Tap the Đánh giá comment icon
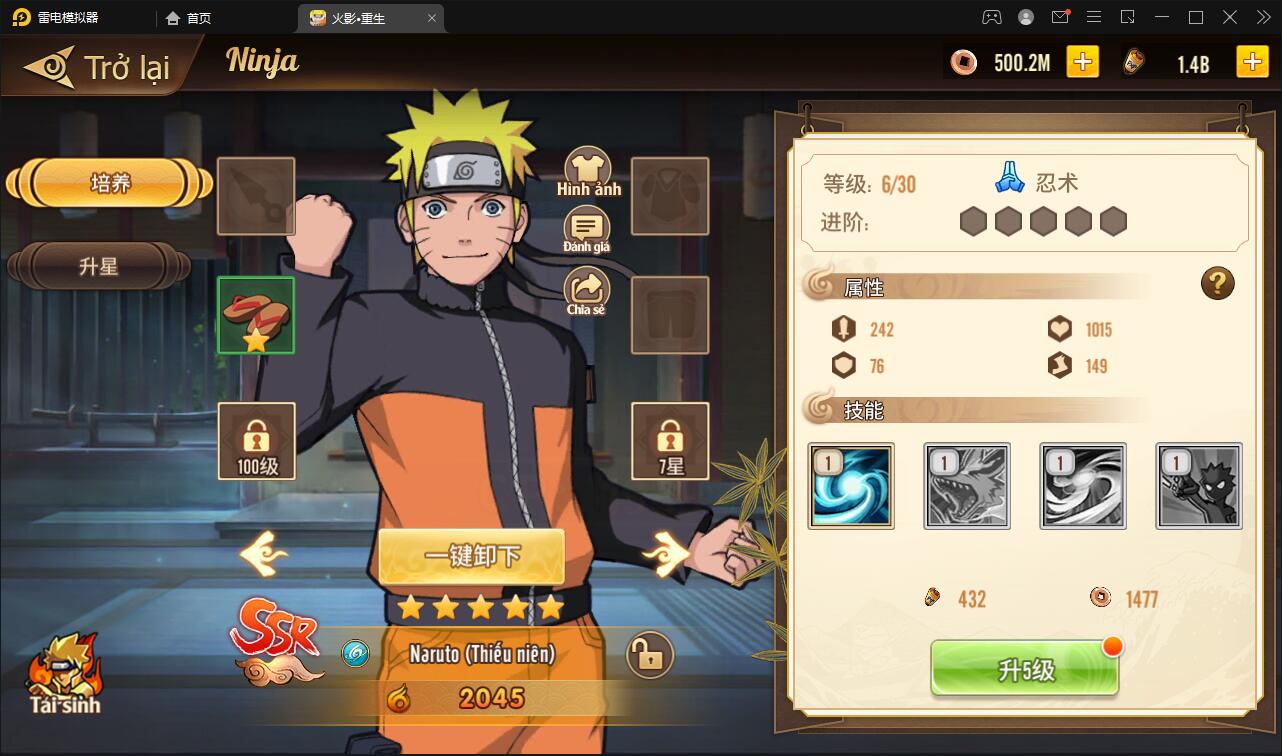Screen dimensions: 1282x756 pyautogui.click(x=587, y=229)
